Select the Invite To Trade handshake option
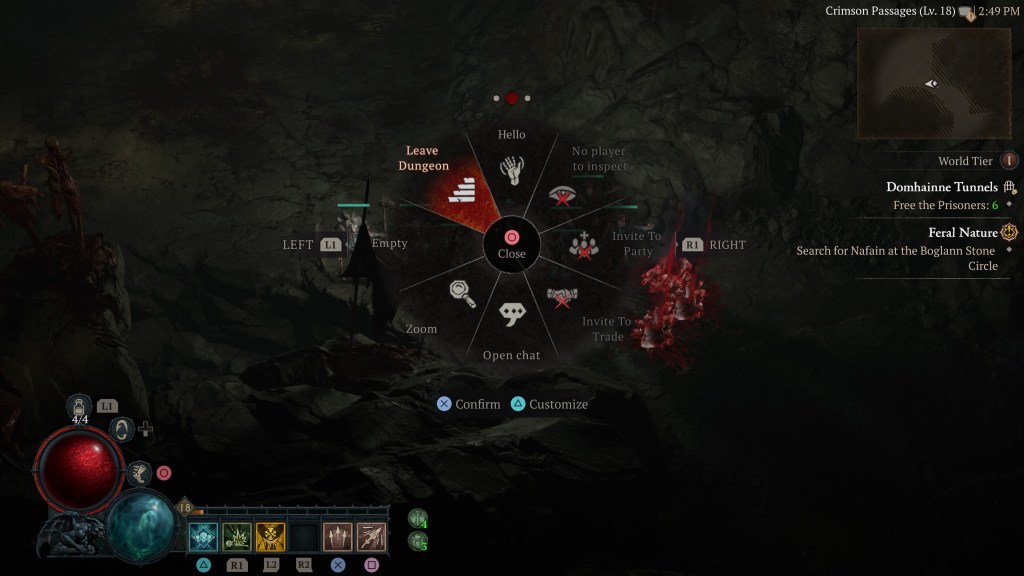The width and height of the screenshot is (1024, 576). coord(562,297)
